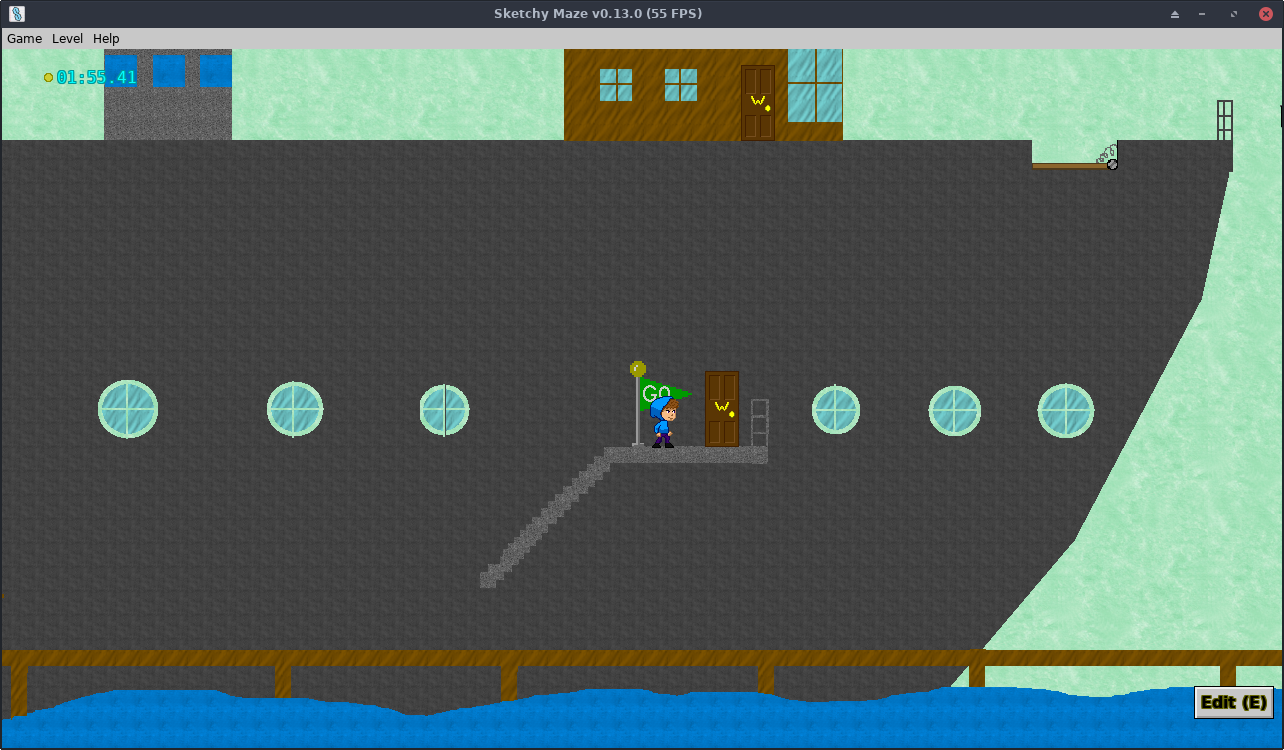Image resolution: width=1284 pixels, height=750 pixels.
Task: Select the anchor sprite on the upper deck
Action: click(1112, 163)
